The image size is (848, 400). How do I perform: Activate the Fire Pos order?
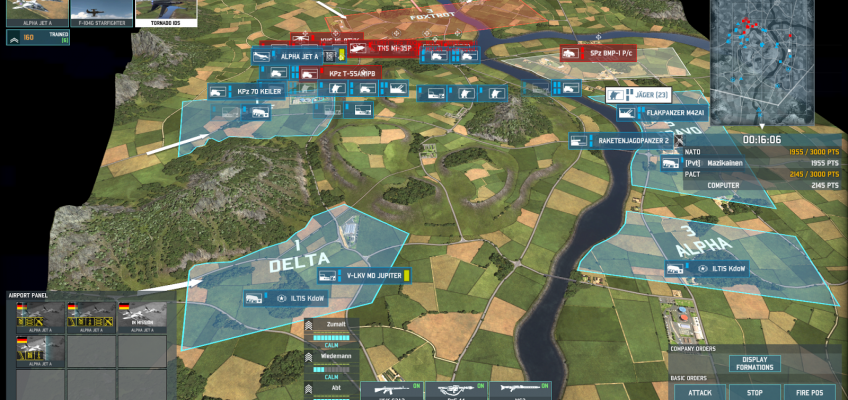(808, 392)
